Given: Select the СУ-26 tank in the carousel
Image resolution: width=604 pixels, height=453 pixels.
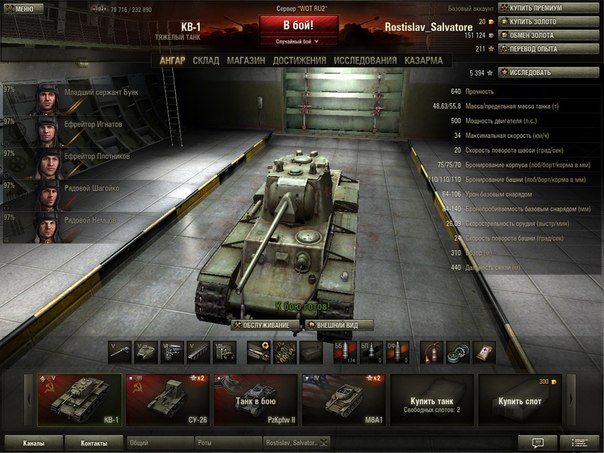Looking at the screenshot, I should (x=167, y=399).
